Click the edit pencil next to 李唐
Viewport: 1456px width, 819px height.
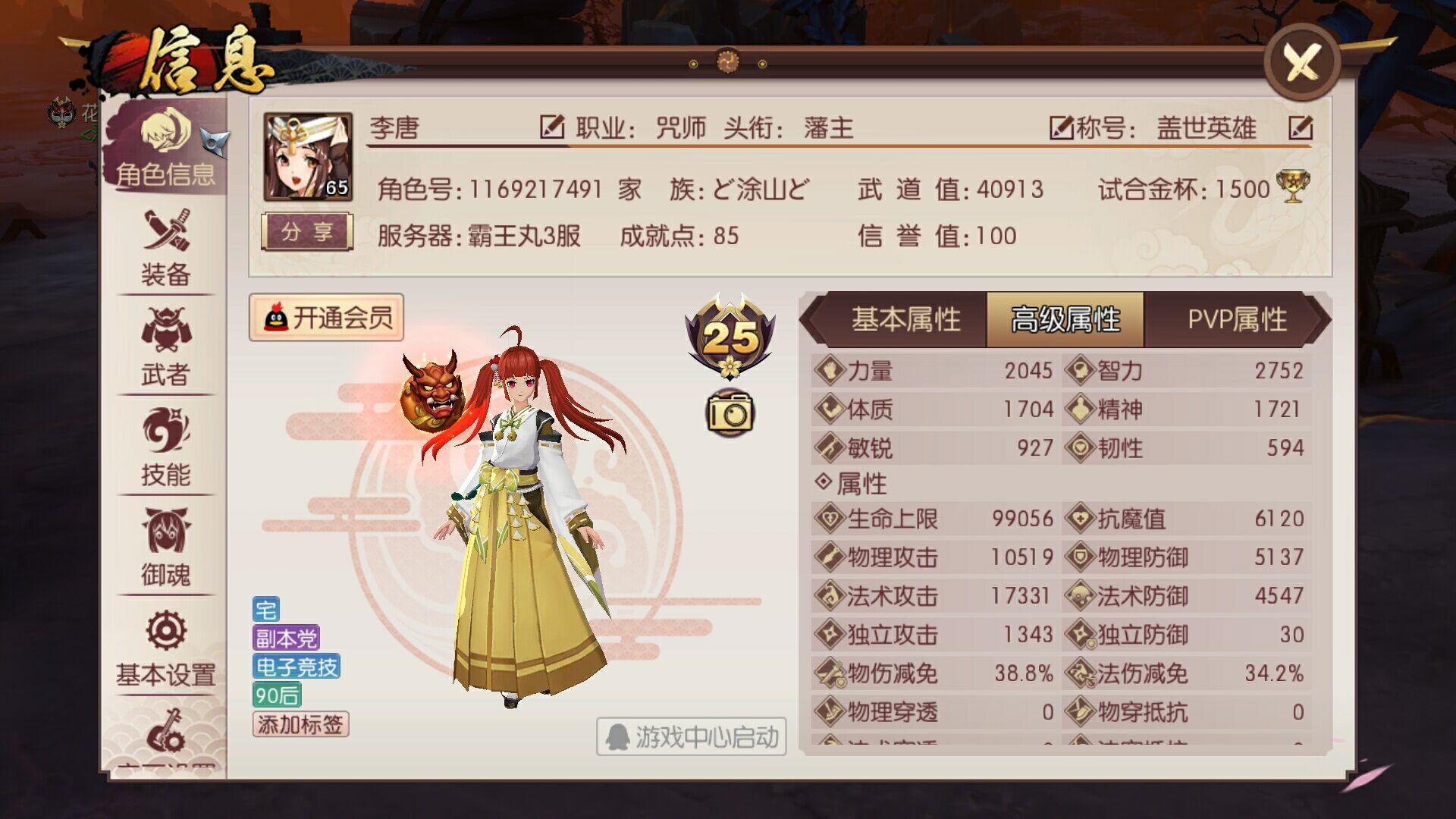(x=553, y=127)
